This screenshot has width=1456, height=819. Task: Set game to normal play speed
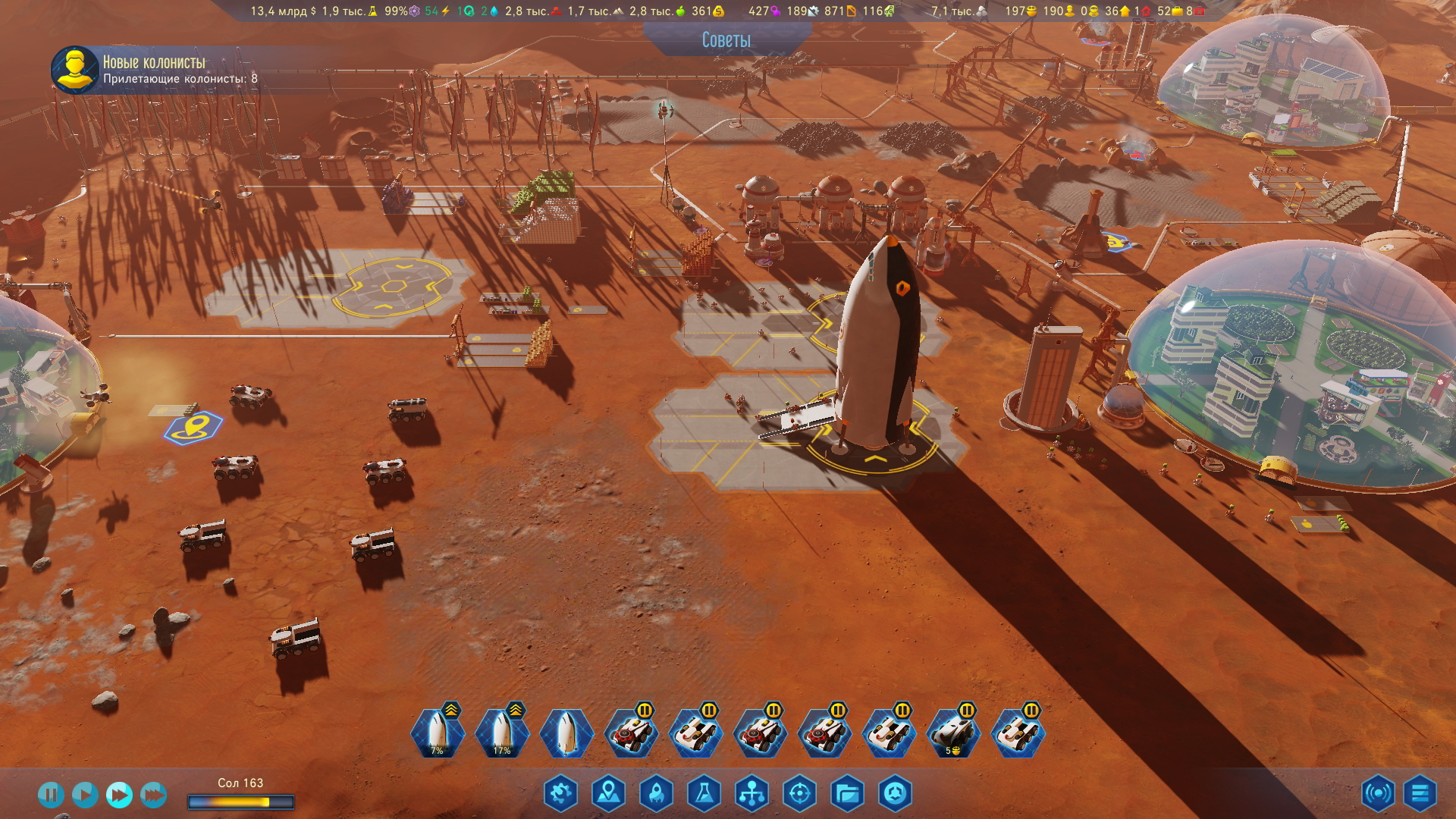pyautogui.click(x=85, y=795)
